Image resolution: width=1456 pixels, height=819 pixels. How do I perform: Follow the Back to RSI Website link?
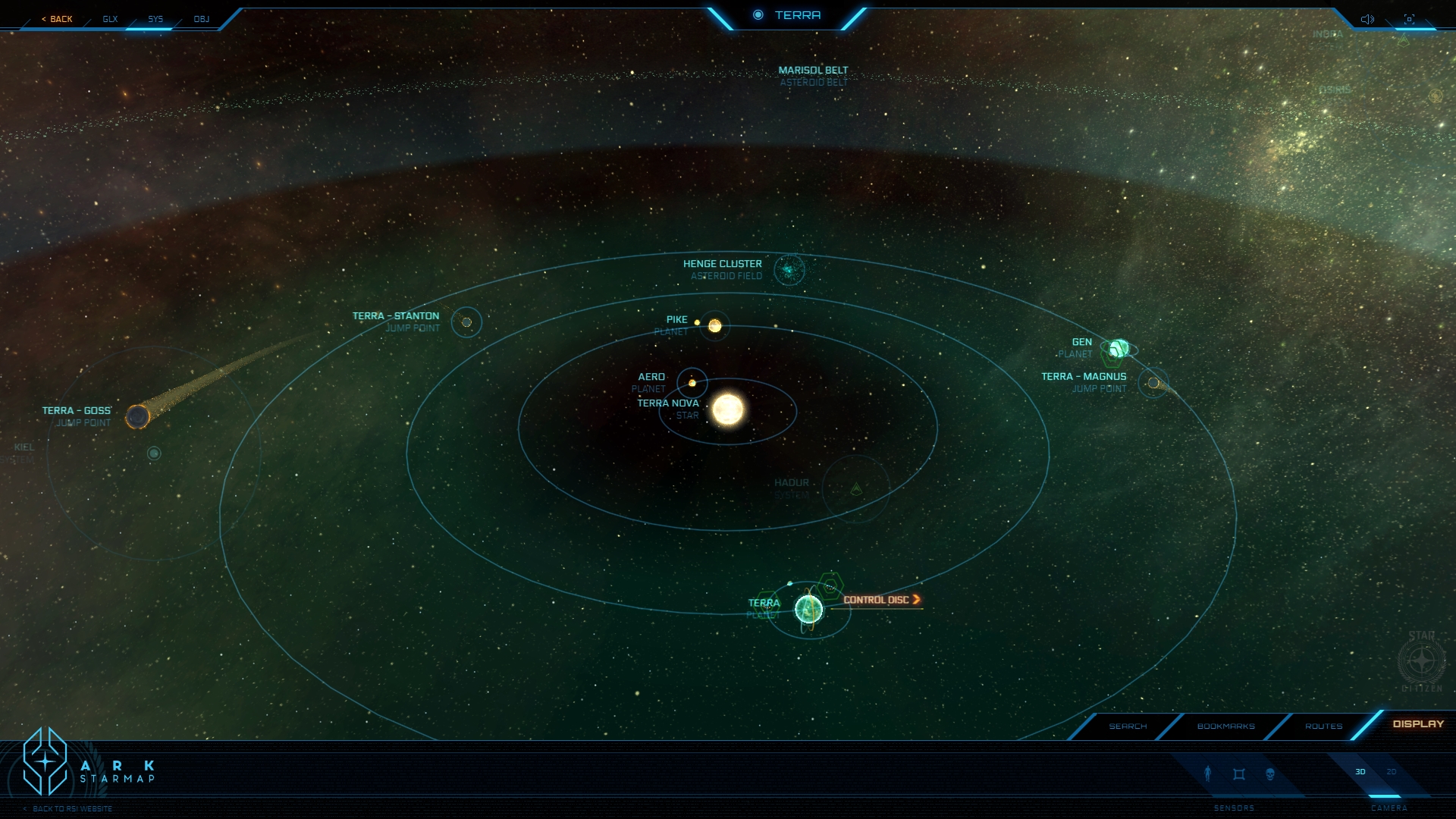click(x=72, y=808)
